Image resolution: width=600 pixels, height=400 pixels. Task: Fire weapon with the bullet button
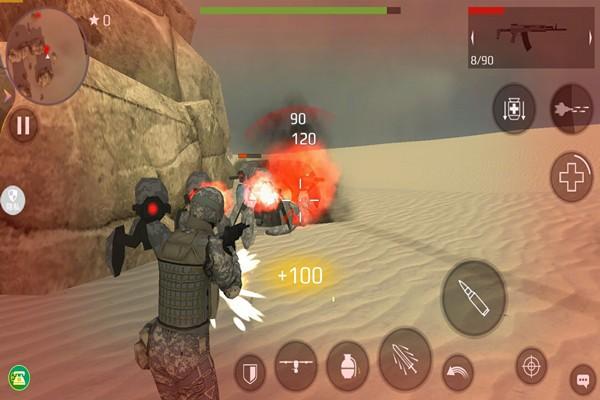point(474,298)
